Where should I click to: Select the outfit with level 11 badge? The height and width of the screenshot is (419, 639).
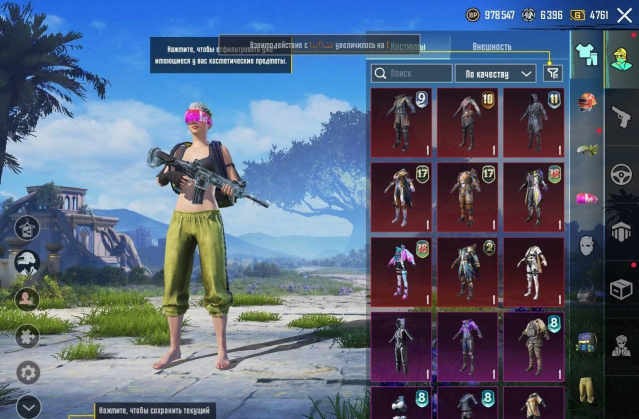(533, 122)
